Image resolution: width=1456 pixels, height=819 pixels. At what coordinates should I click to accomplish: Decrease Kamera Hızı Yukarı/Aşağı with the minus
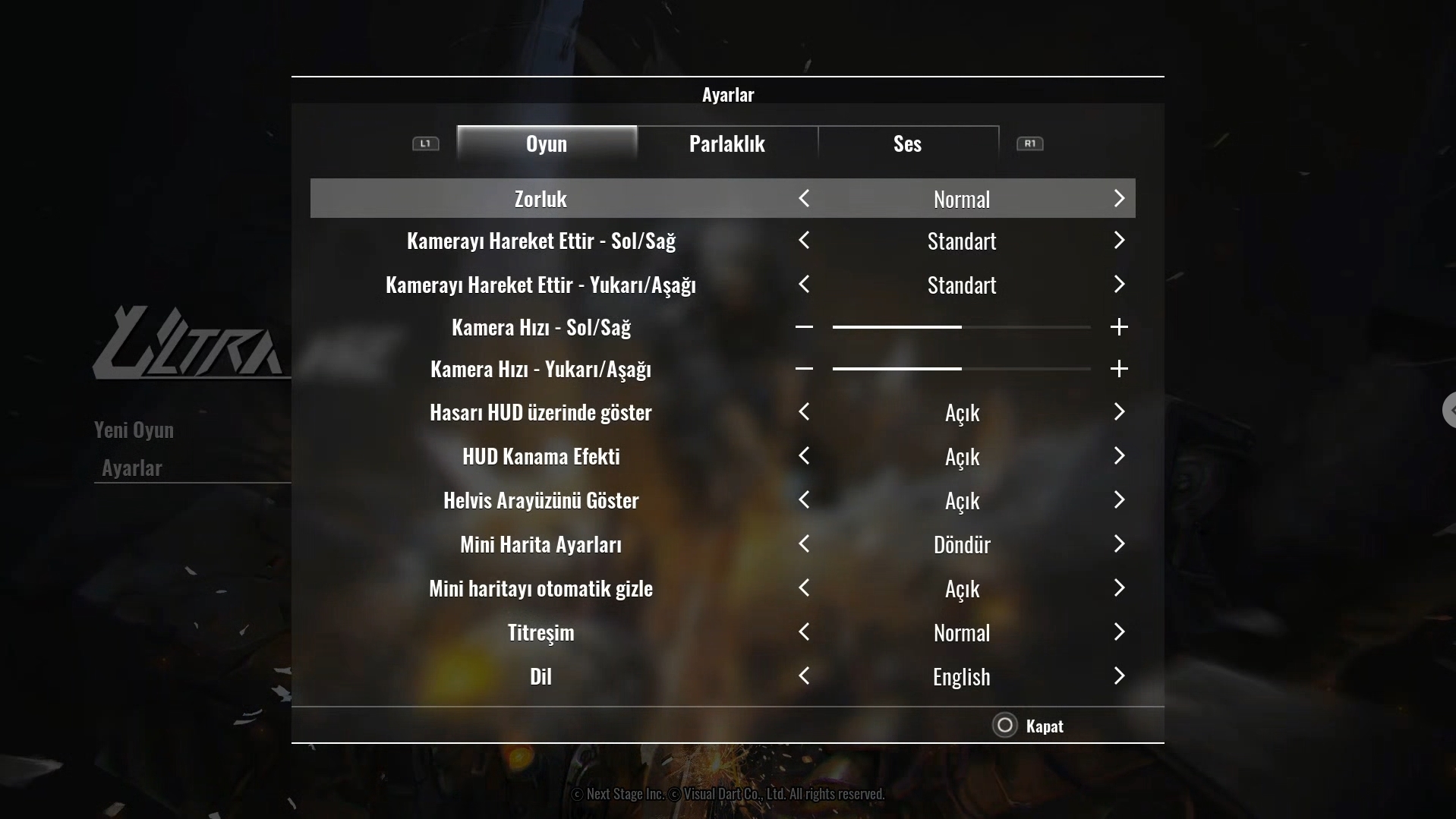(804, 369)
